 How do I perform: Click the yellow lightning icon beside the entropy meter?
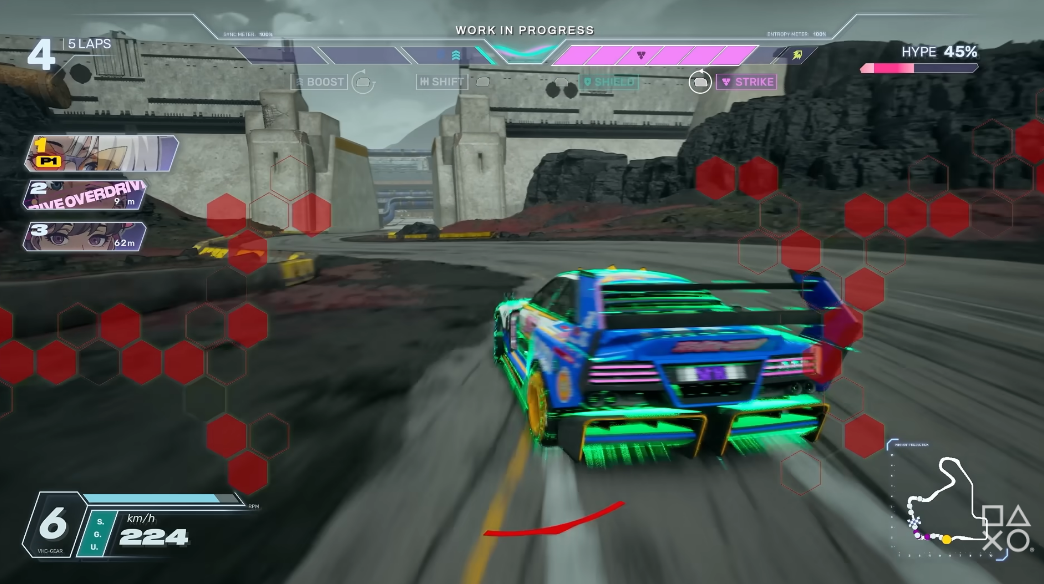coord(796,55)
